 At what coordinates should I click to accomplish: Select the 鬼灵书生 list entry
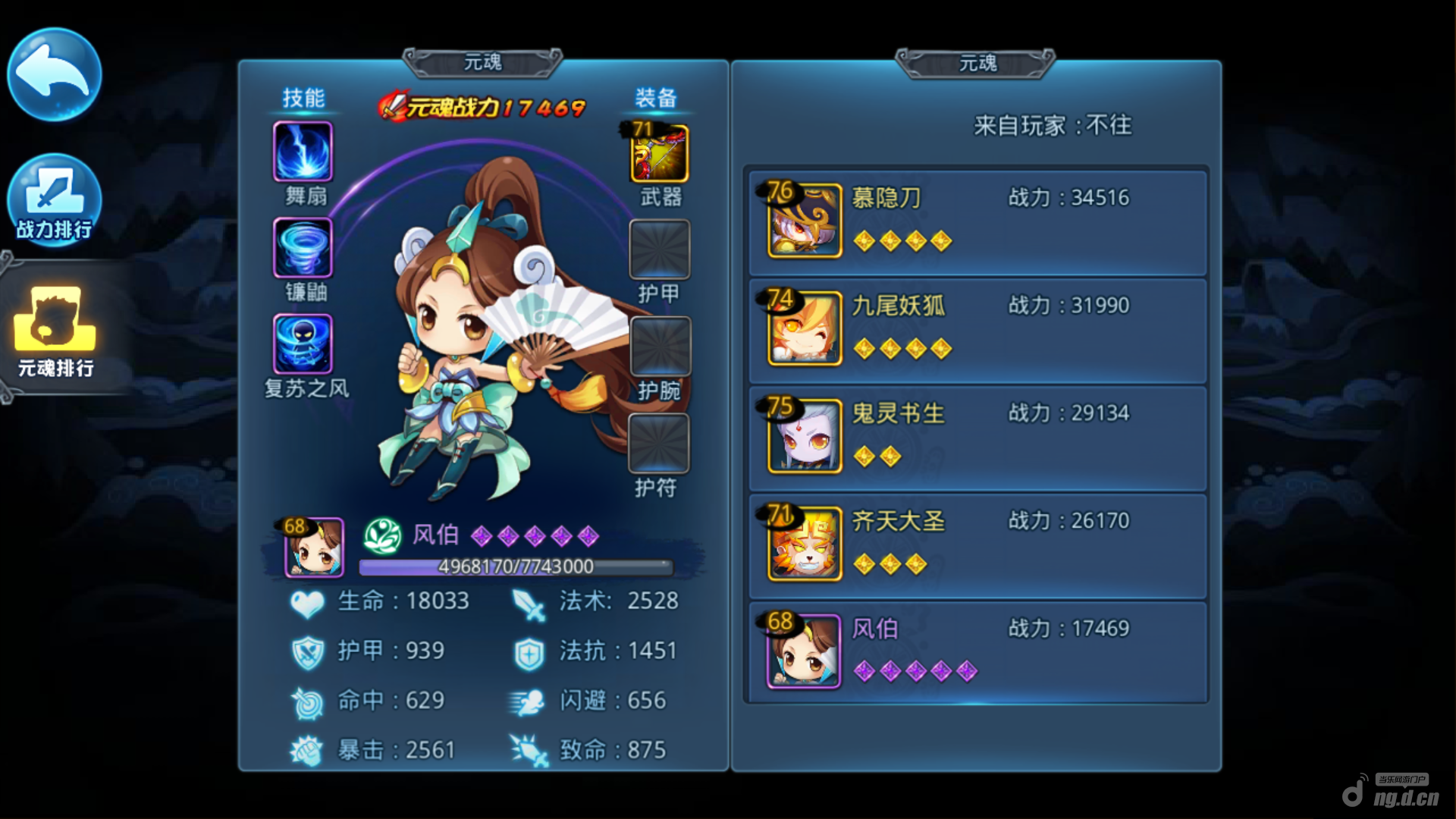point(977,438)
